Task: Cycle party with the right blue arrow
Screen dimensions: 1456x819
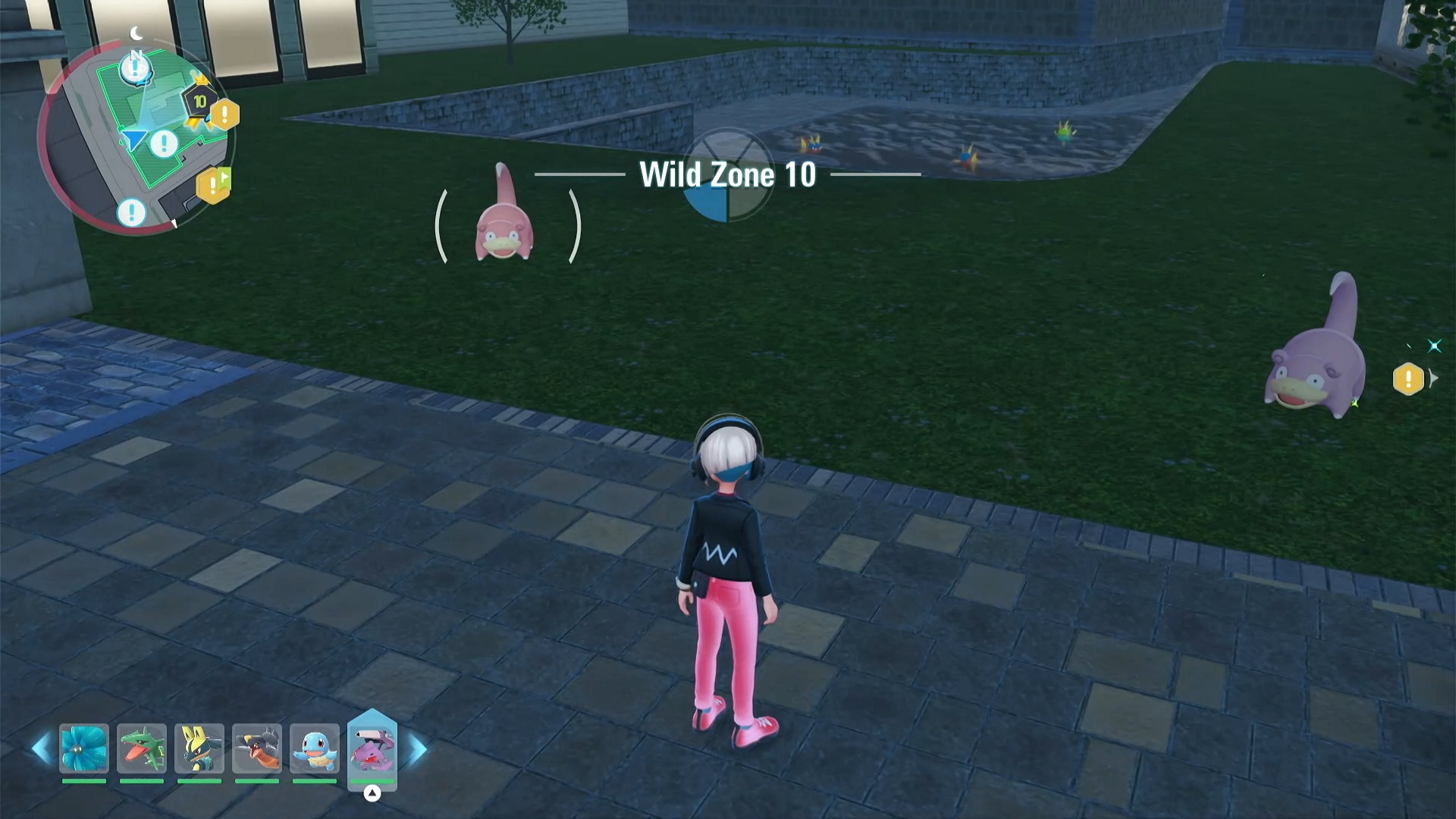Action: pos(418,749)
